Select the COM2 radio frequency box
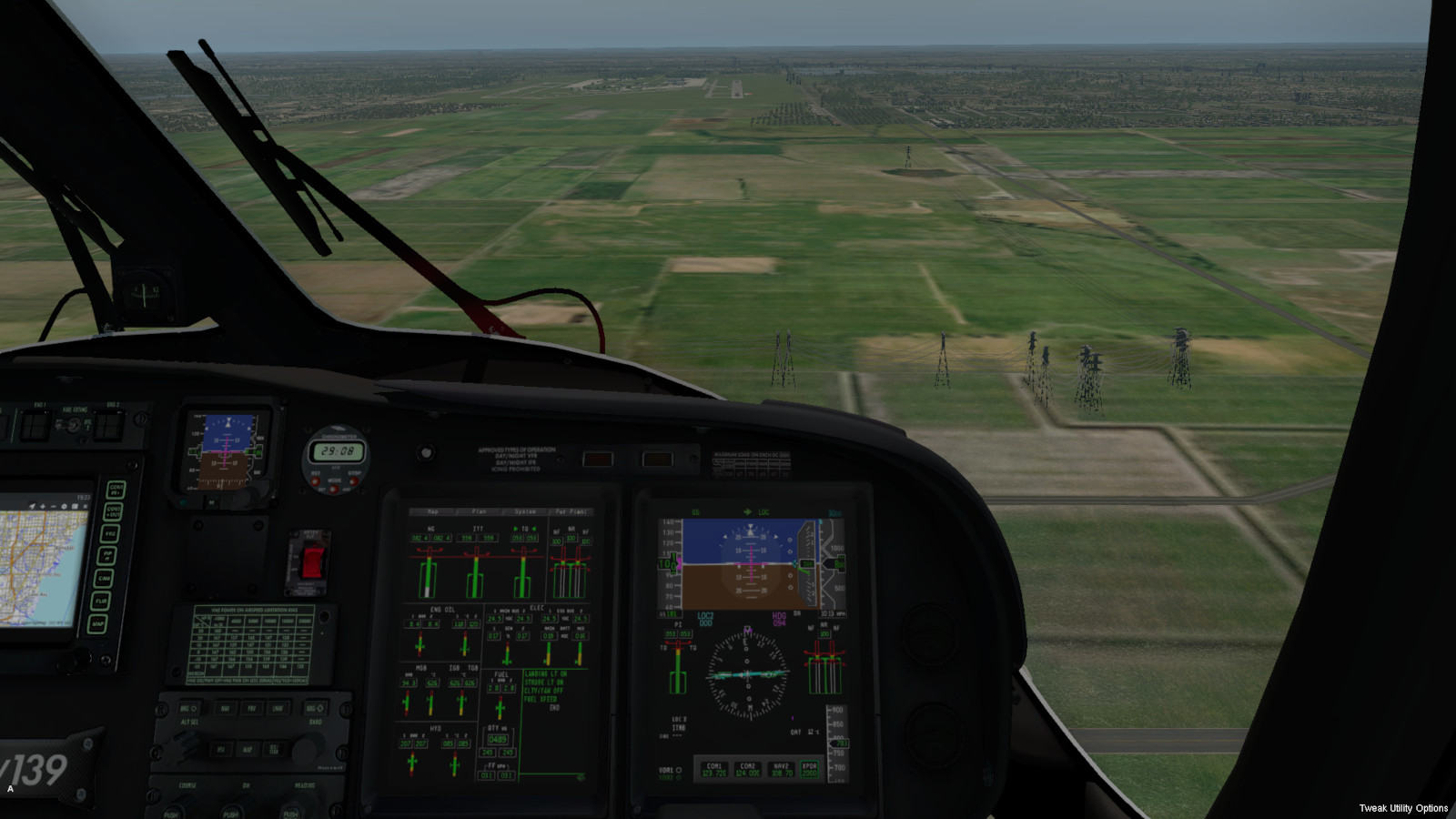 tap(748, 769)
